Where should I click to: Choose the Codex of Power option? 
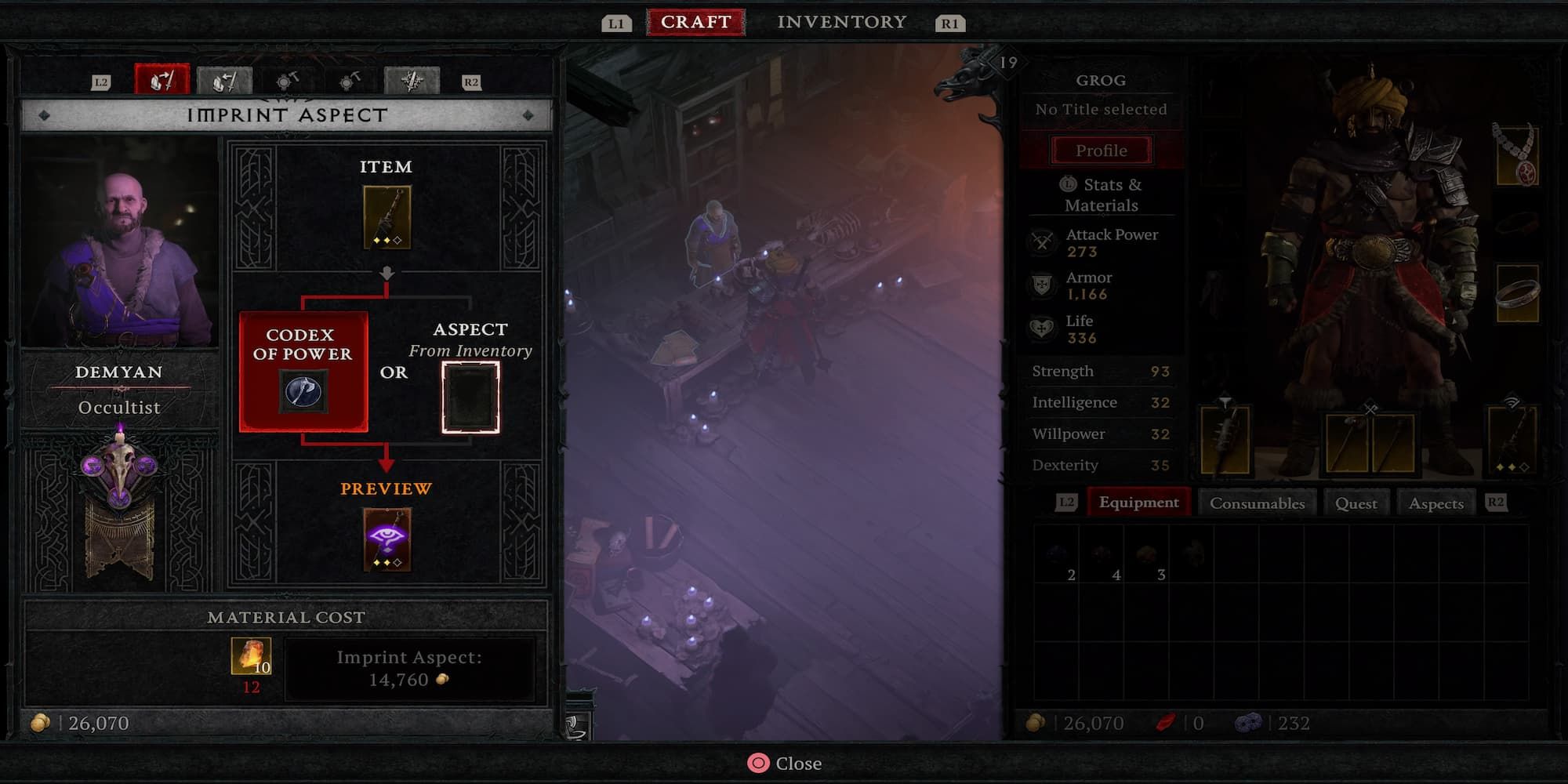[x=303, y=371]
